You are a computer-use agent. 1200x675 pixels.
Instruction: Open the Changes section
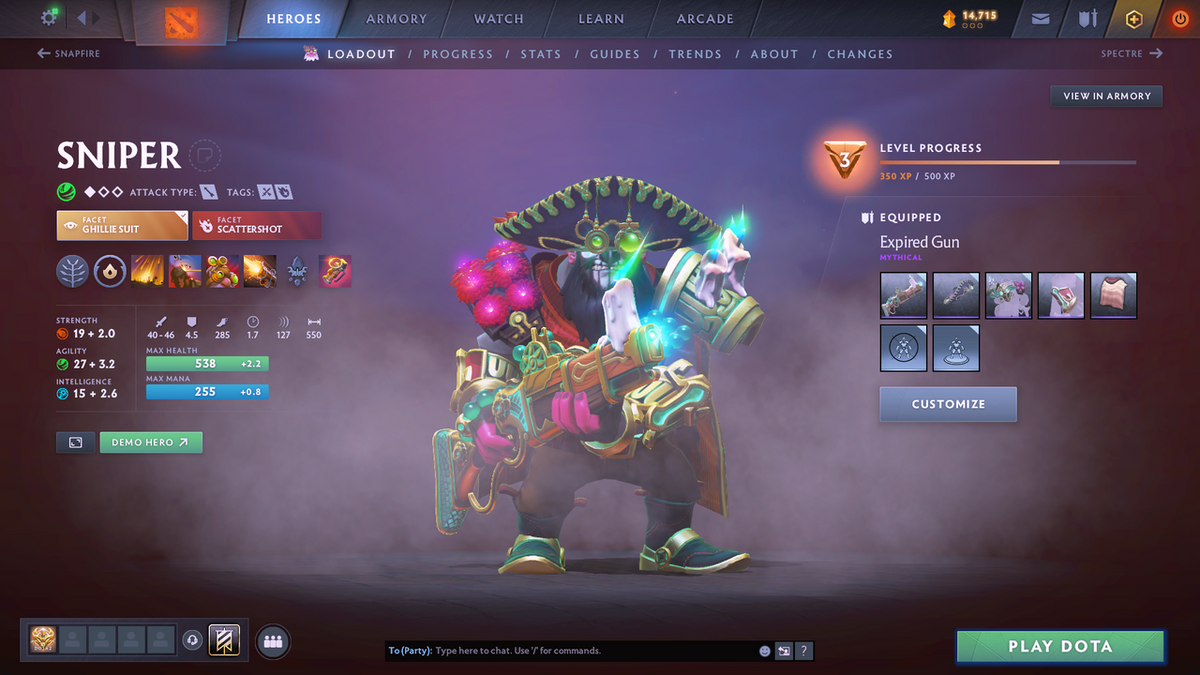tap(860, 54)
